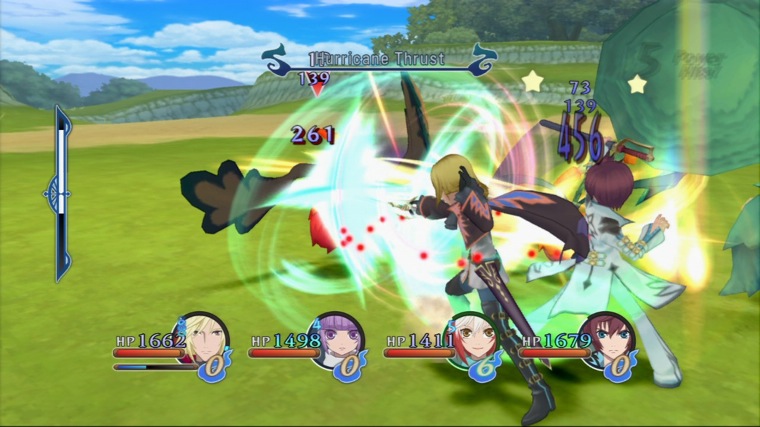Choose the white-haired girl's party portrait

(x=473, y=340)
